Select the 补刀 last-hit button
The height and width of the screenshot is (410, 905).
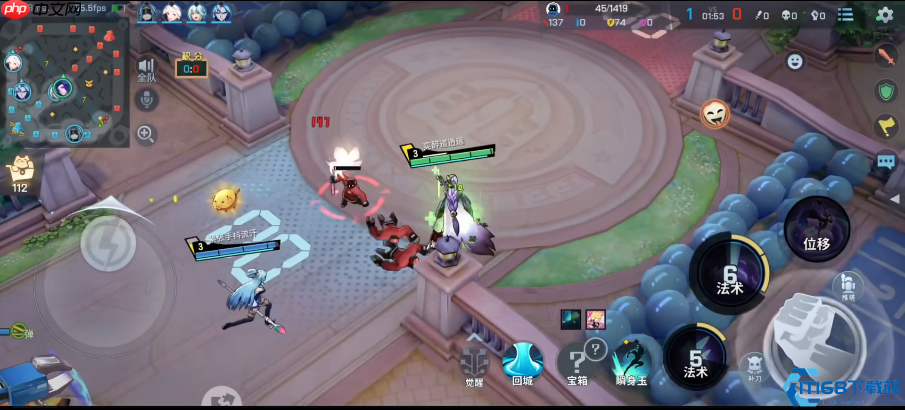pos(755,365)
